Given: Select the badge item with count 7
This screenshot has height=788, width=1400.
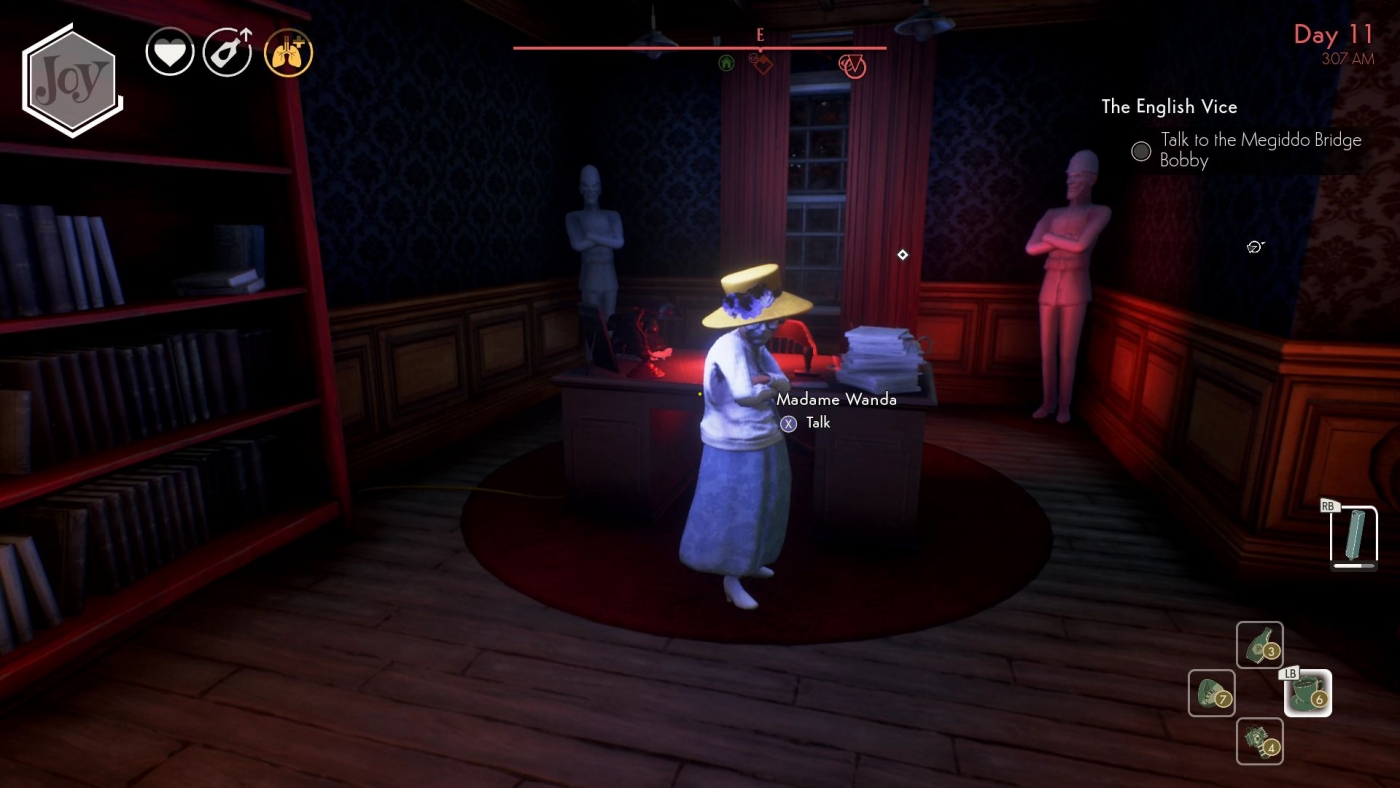Looking at the screenshot, I should (x=1211, y=693).
